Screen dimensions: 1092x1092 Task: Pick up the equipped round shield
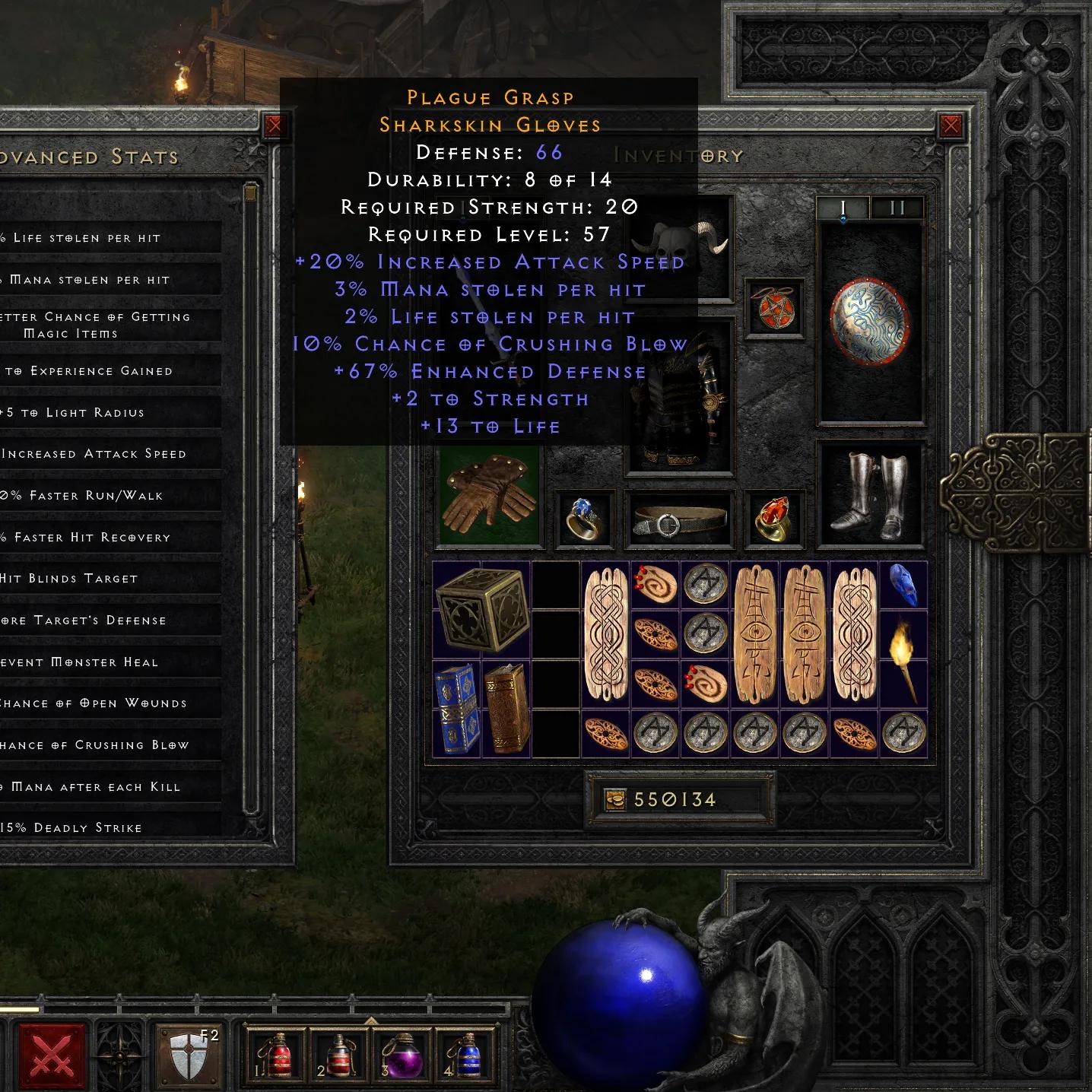tap(870, 321)
